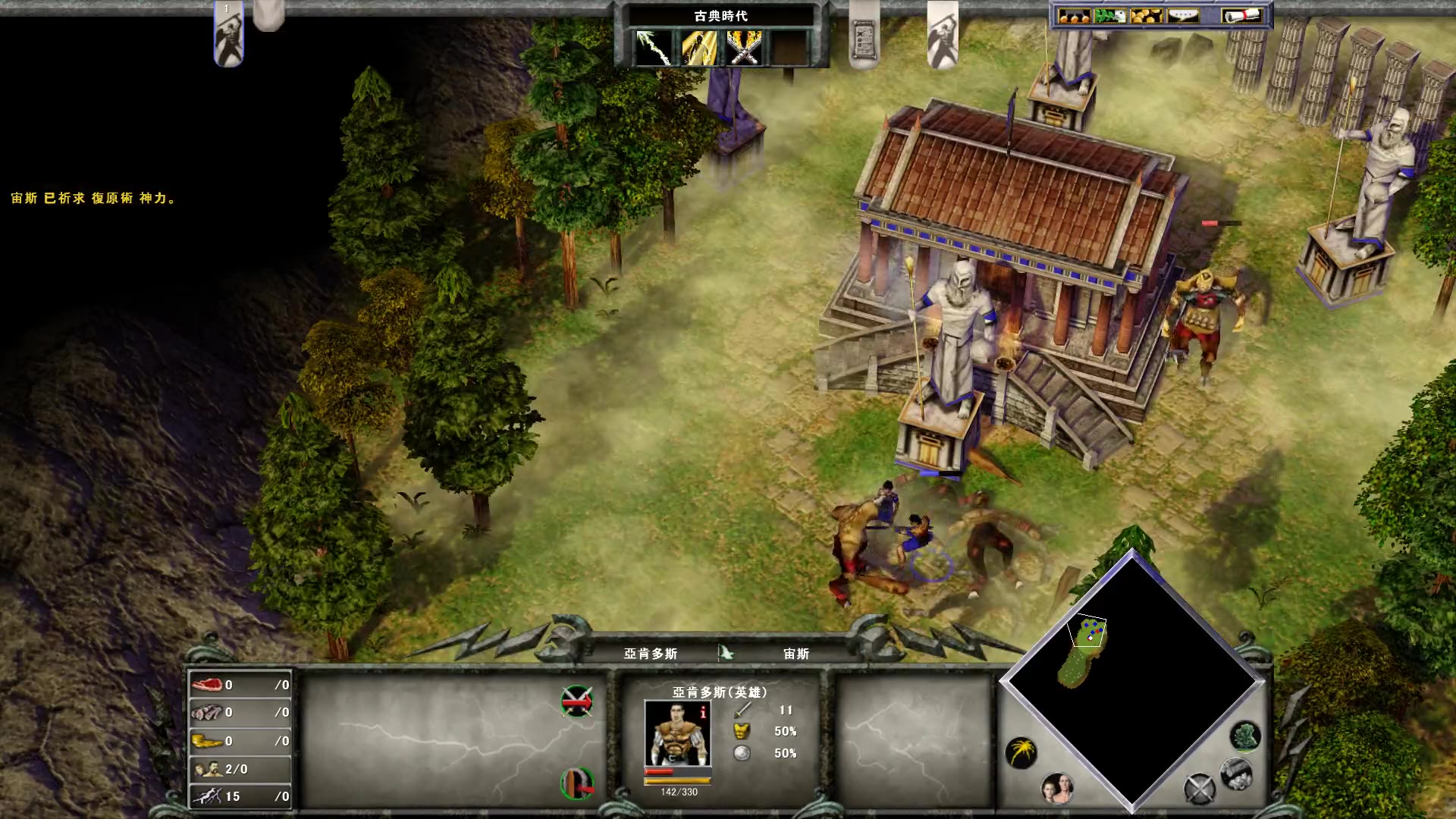The height and width of the screenshot is (819, 1456).
Task: Select the hero banner next to objectives
Action: [943, 35]
